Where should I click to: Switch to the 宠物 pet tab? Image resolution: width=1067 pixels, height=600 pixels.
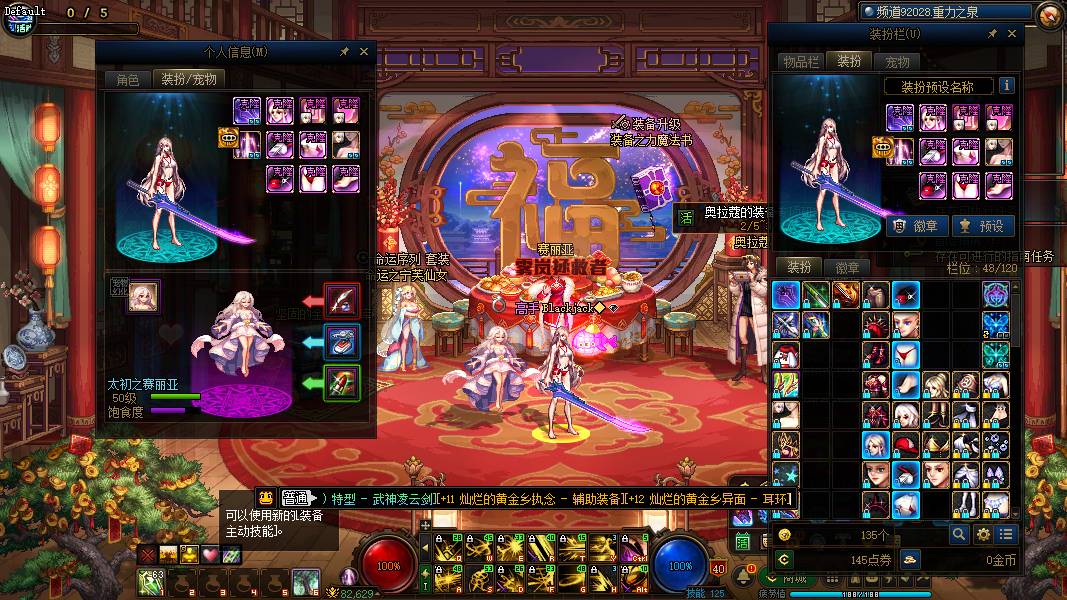898,62
